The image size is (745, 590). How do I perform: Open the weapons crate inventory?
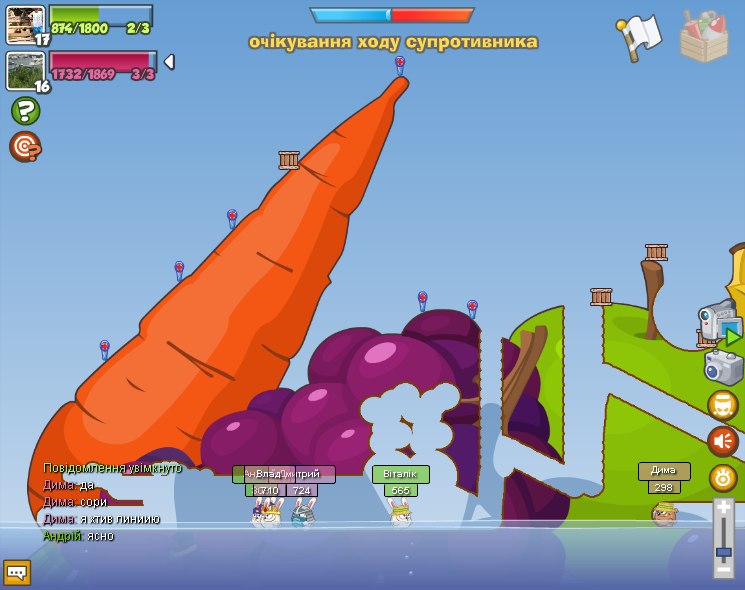[704, 37]
